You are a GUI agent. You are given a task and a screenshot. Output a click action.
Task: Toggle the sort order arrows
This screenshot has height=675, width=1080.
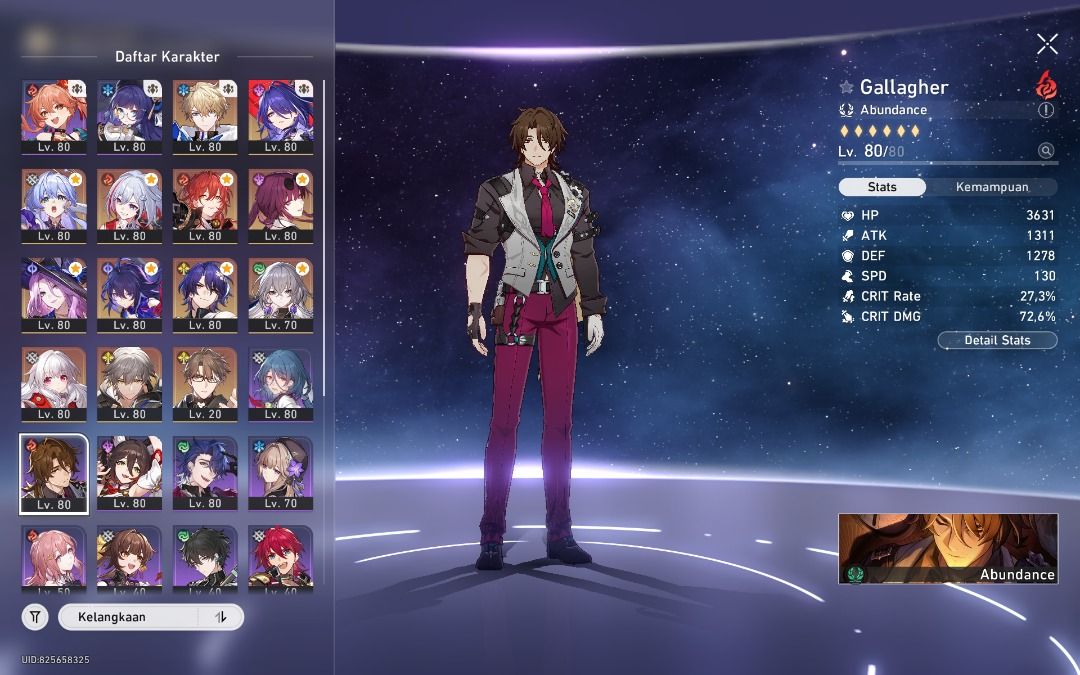click(x=221, y=617)
